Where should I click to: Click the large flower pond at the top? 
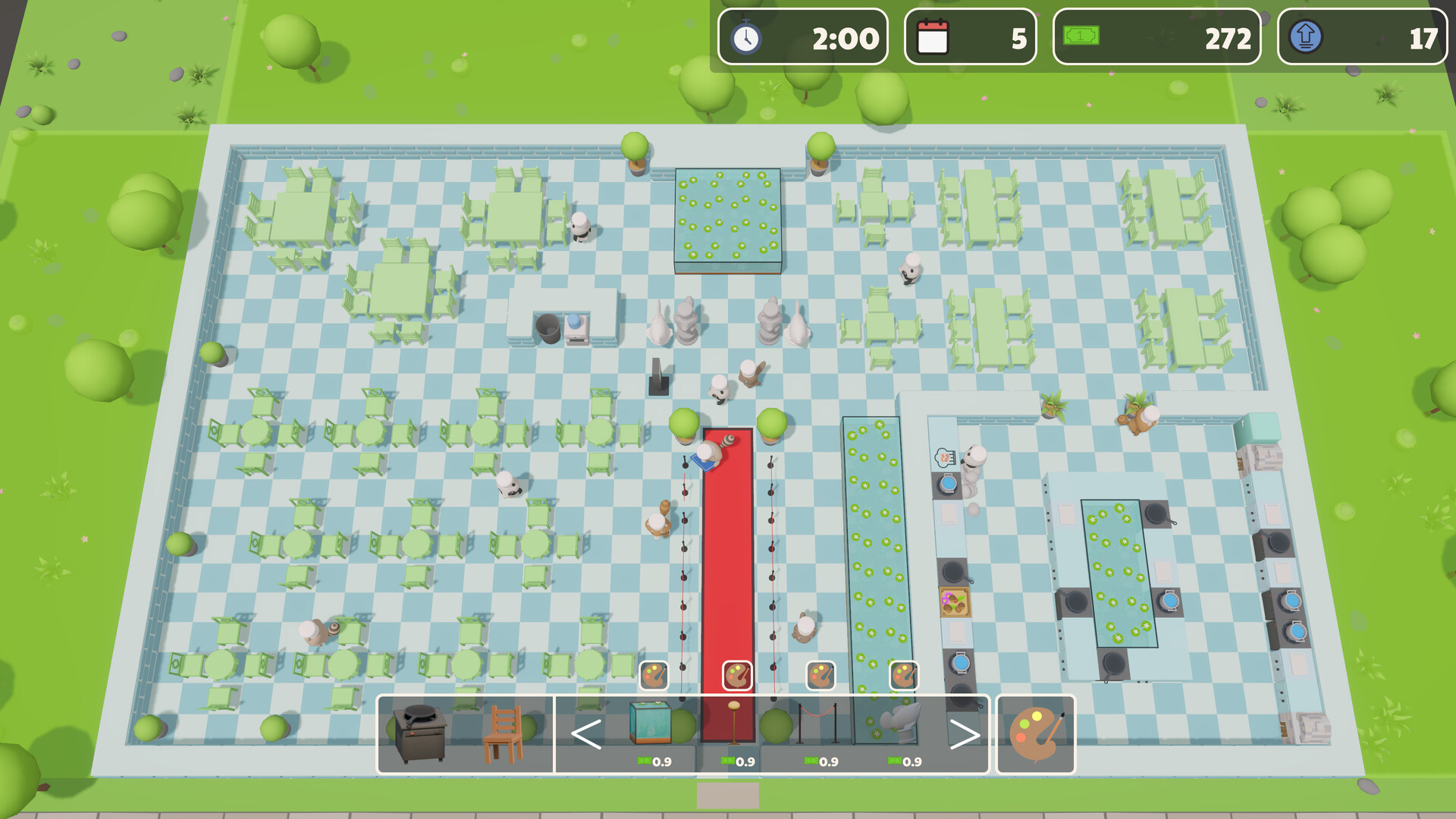[x=730, y=213]
